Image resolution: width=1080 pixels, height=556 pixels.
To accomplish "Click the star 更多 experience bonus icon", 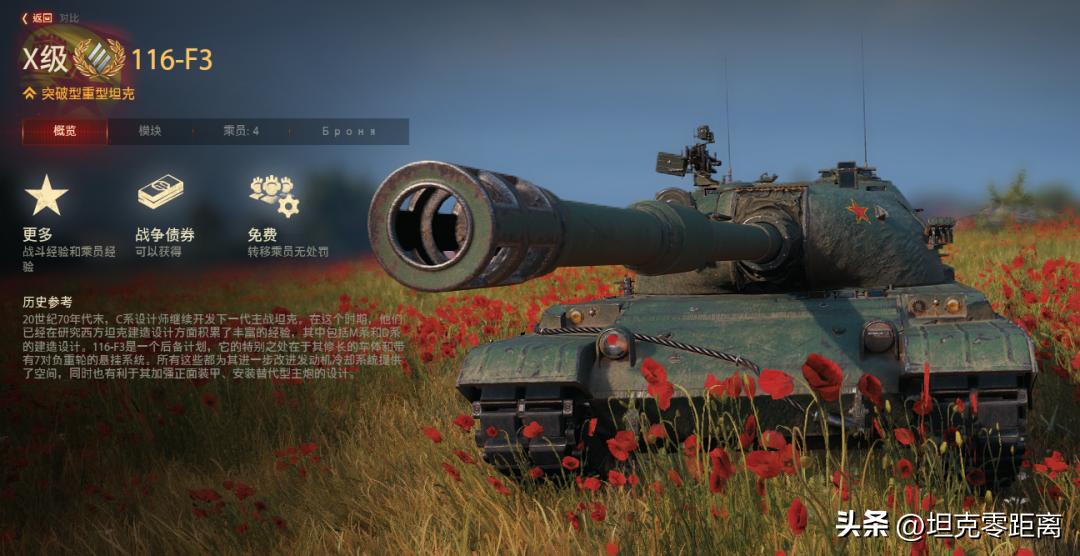I will 46,195.
